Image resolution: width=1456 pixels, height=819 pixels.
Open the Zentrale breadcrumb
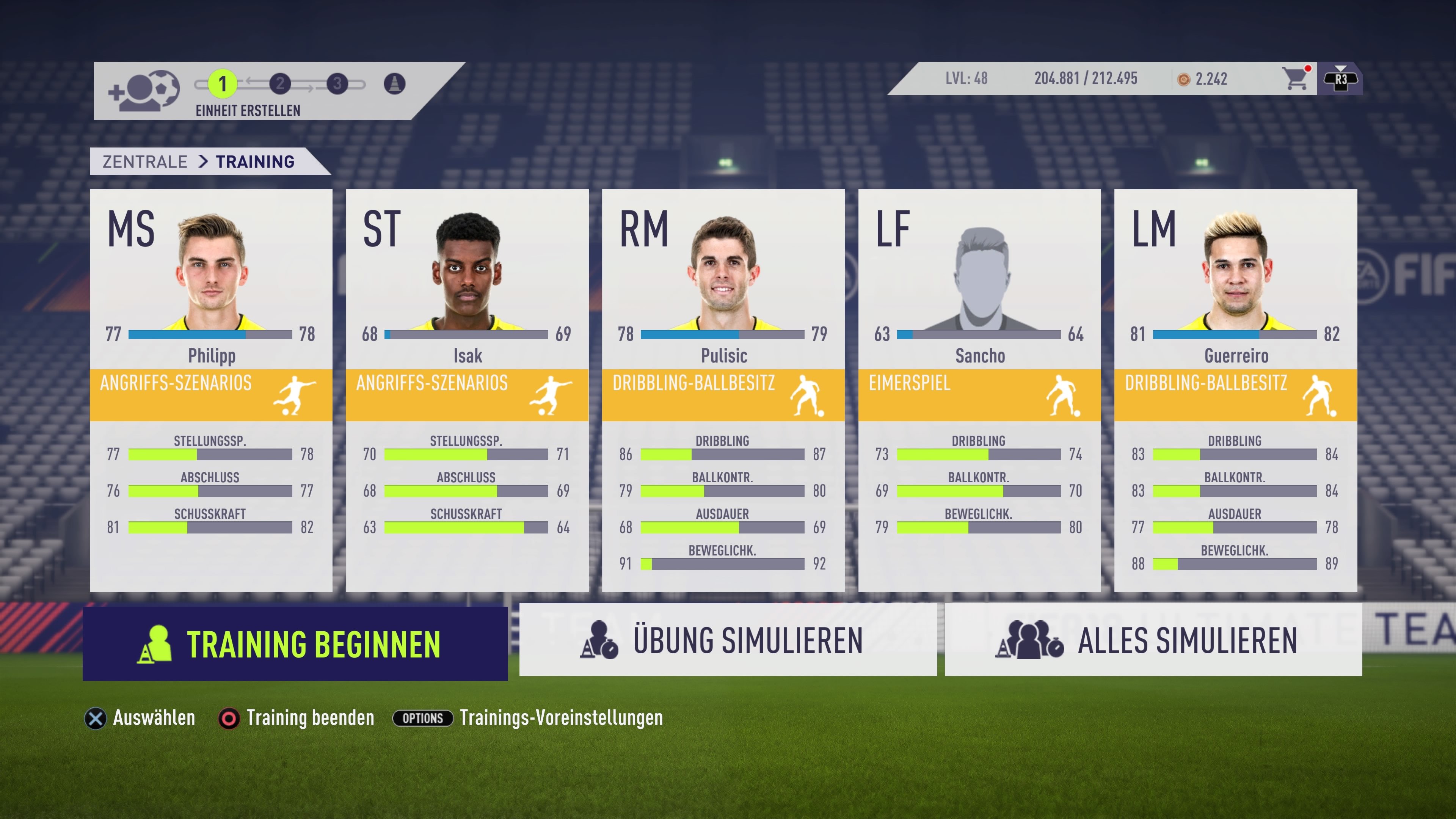click(x=144, y=161)
